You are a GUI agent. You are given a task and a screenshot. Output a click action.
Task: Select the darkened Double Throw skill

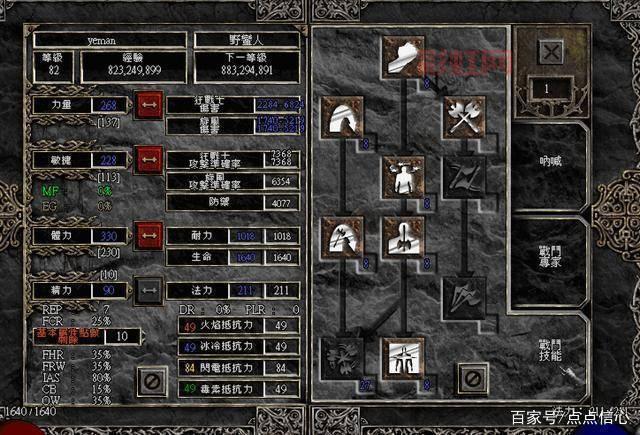(x=464, y=176)
